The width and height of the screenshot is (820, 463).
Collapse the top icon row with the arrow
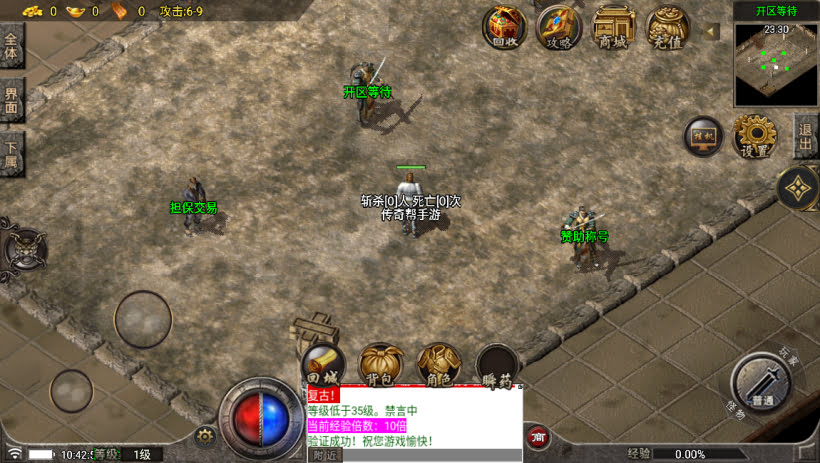point(712,32)
